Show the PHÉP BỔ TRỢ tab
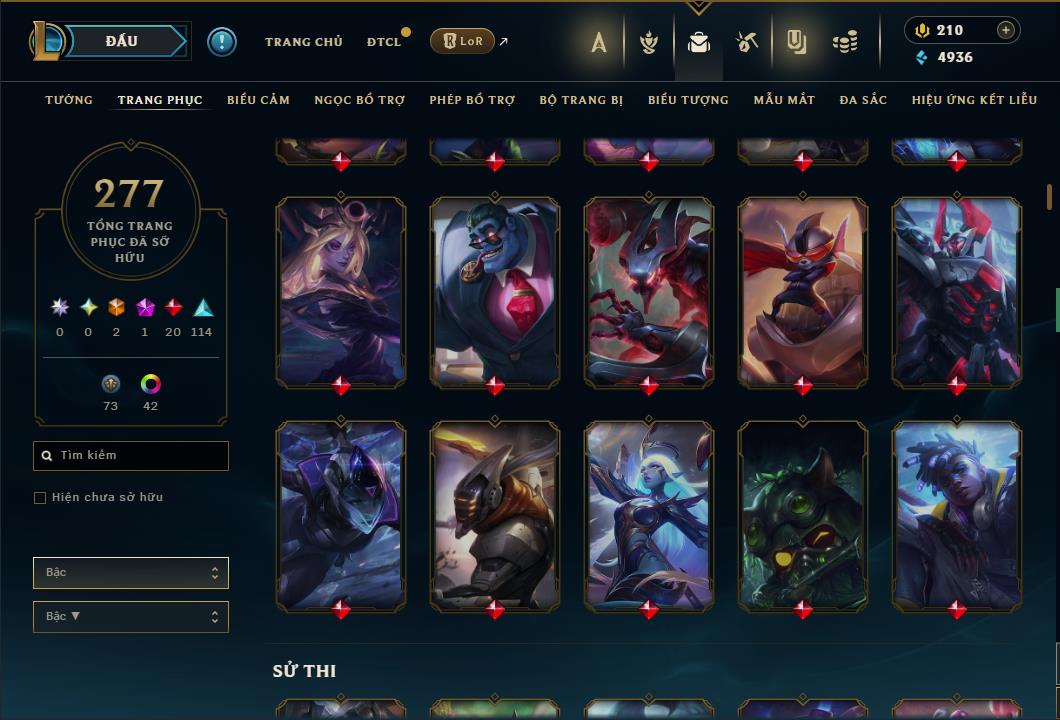 [x=472, y=100]
